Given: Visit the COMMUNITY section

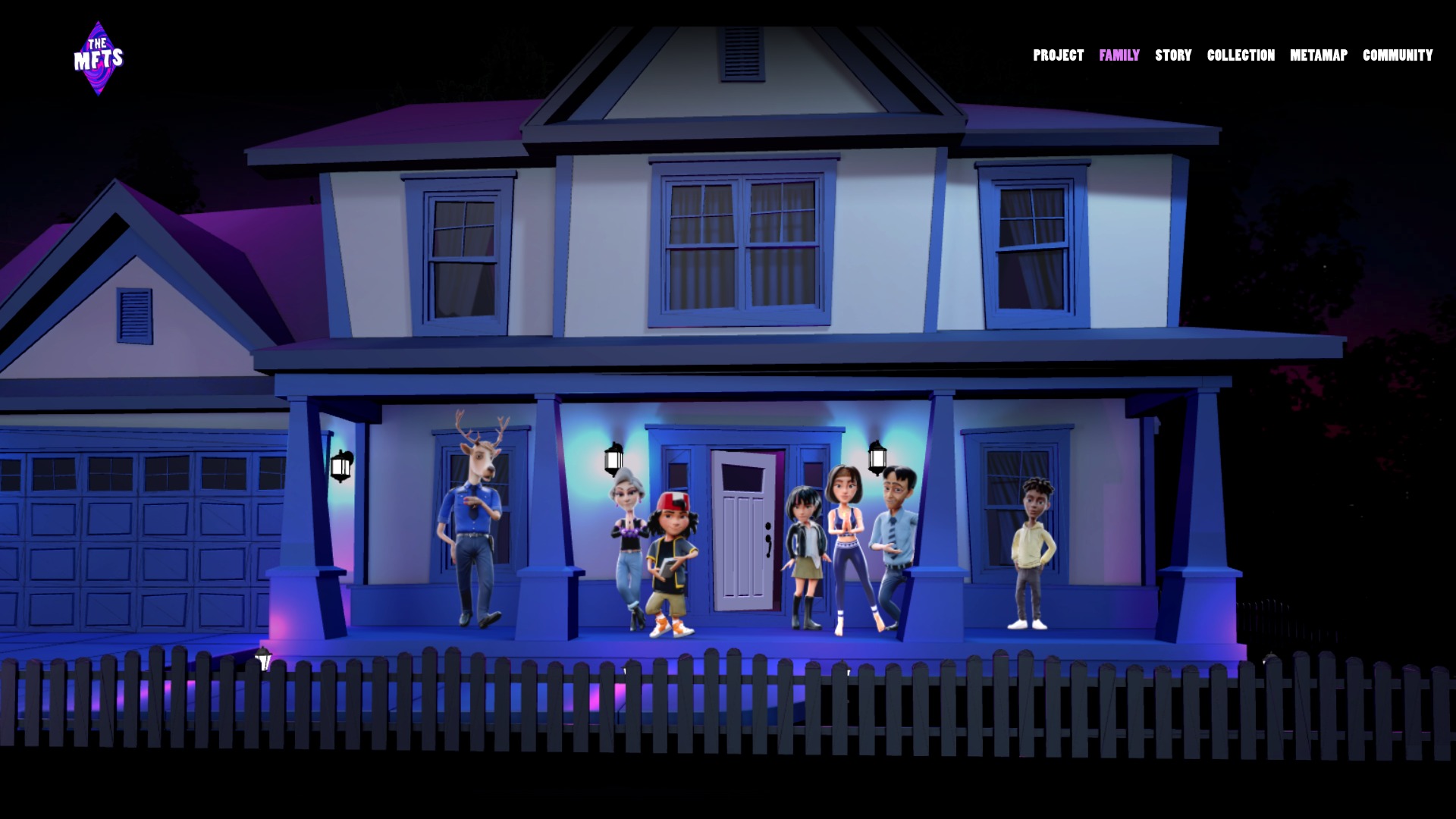Looking at the screenshot, I should pos(1397,55).
